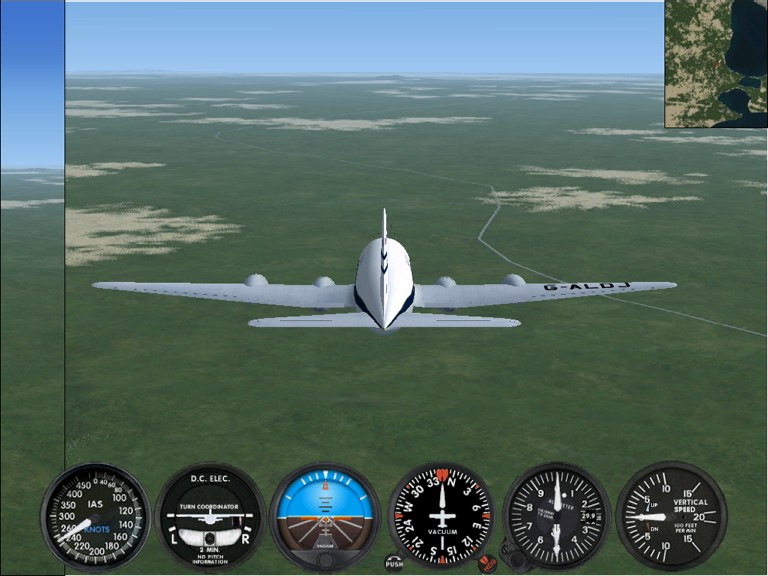This screenshot has width=768, height=576.
Task: Click the altimeter gauge
Action: coord(557,516)
